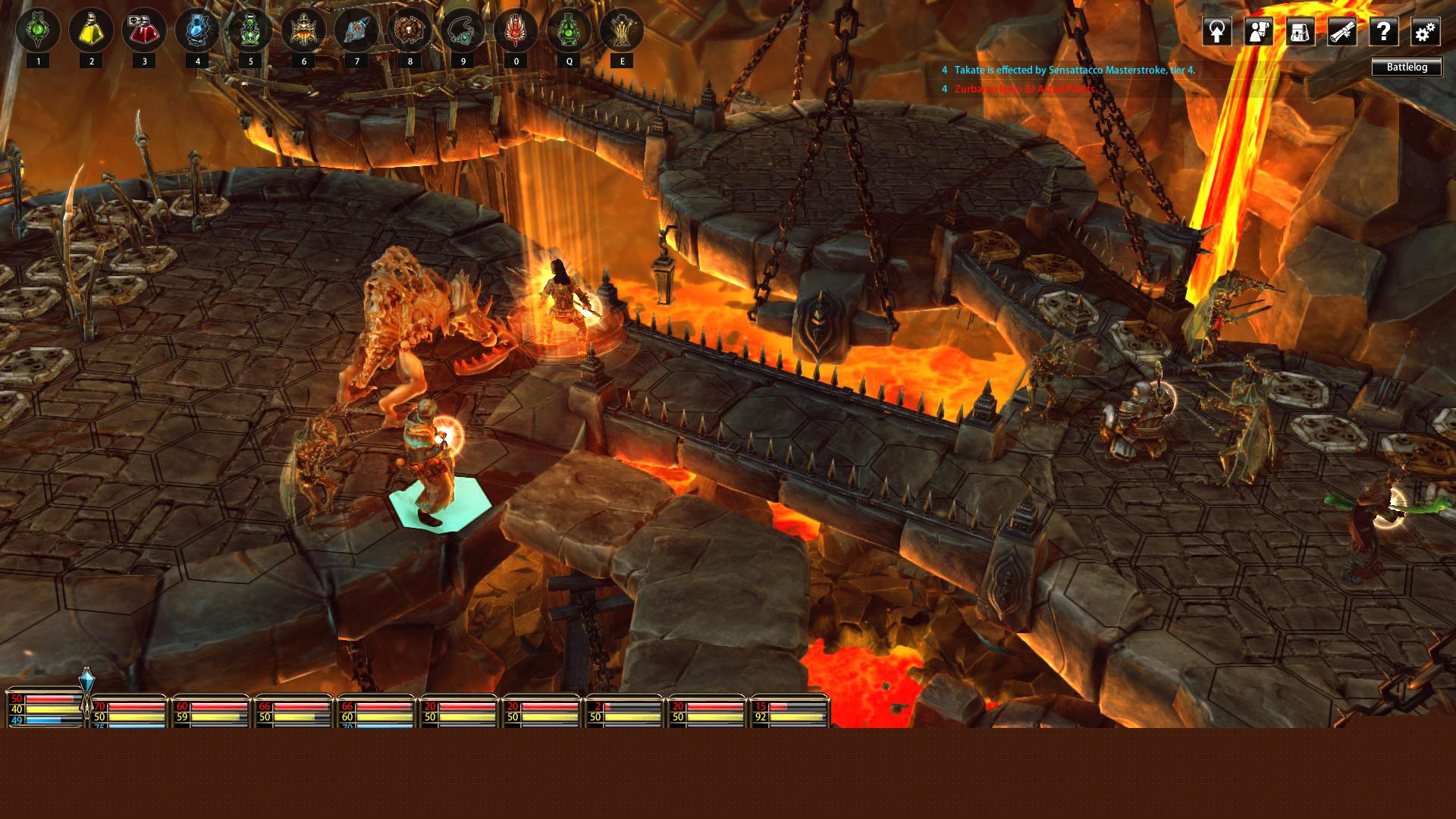Screen dimensions: 1456x819
Task: Activate the skull shield item in slot 8
Action: [409, 30]
